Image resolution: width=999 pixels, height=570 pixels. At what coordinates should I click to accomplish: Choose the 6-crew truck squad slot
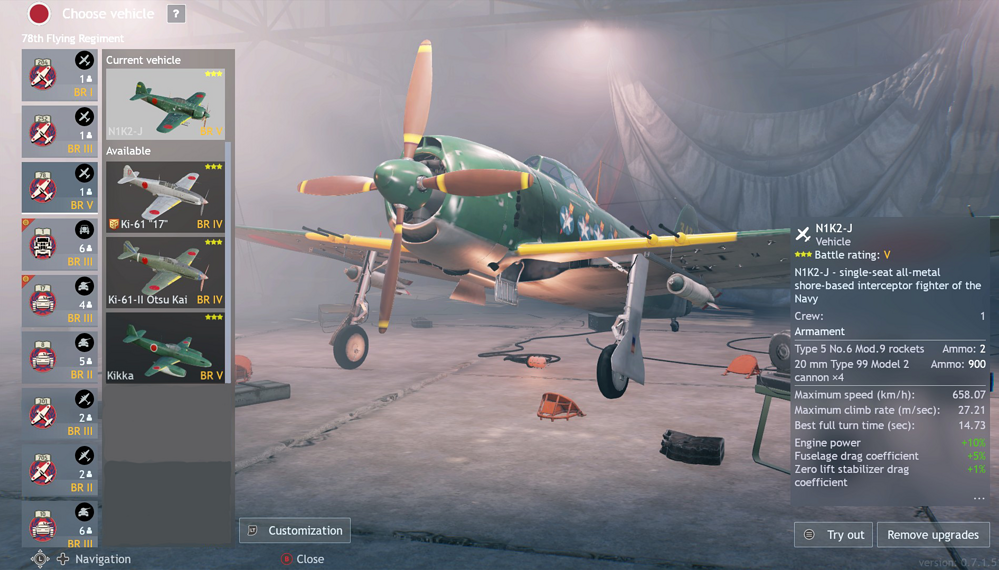60,244
